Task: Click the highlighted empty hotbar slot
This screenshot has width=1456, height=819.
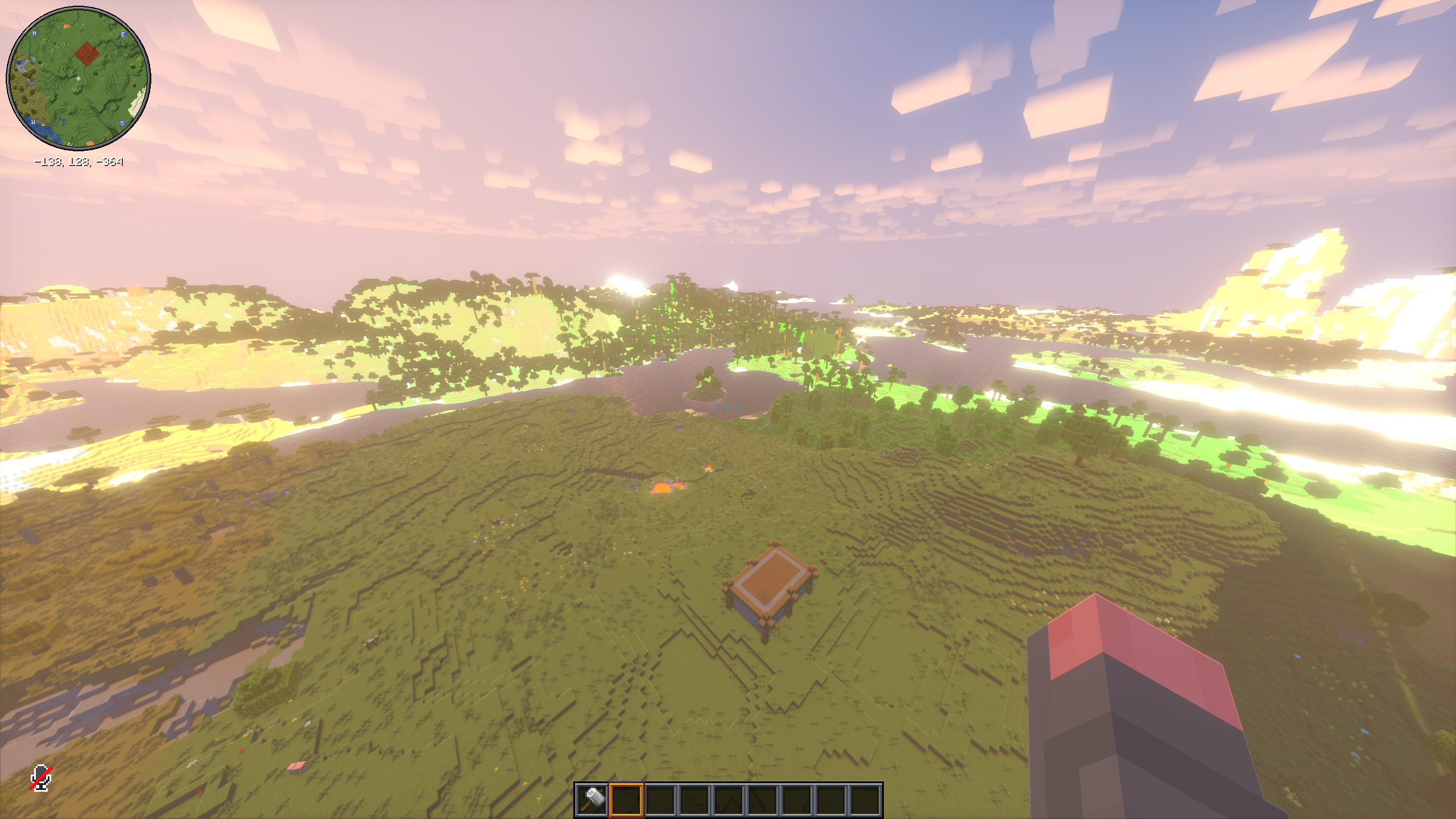Action: click(626, 800)
